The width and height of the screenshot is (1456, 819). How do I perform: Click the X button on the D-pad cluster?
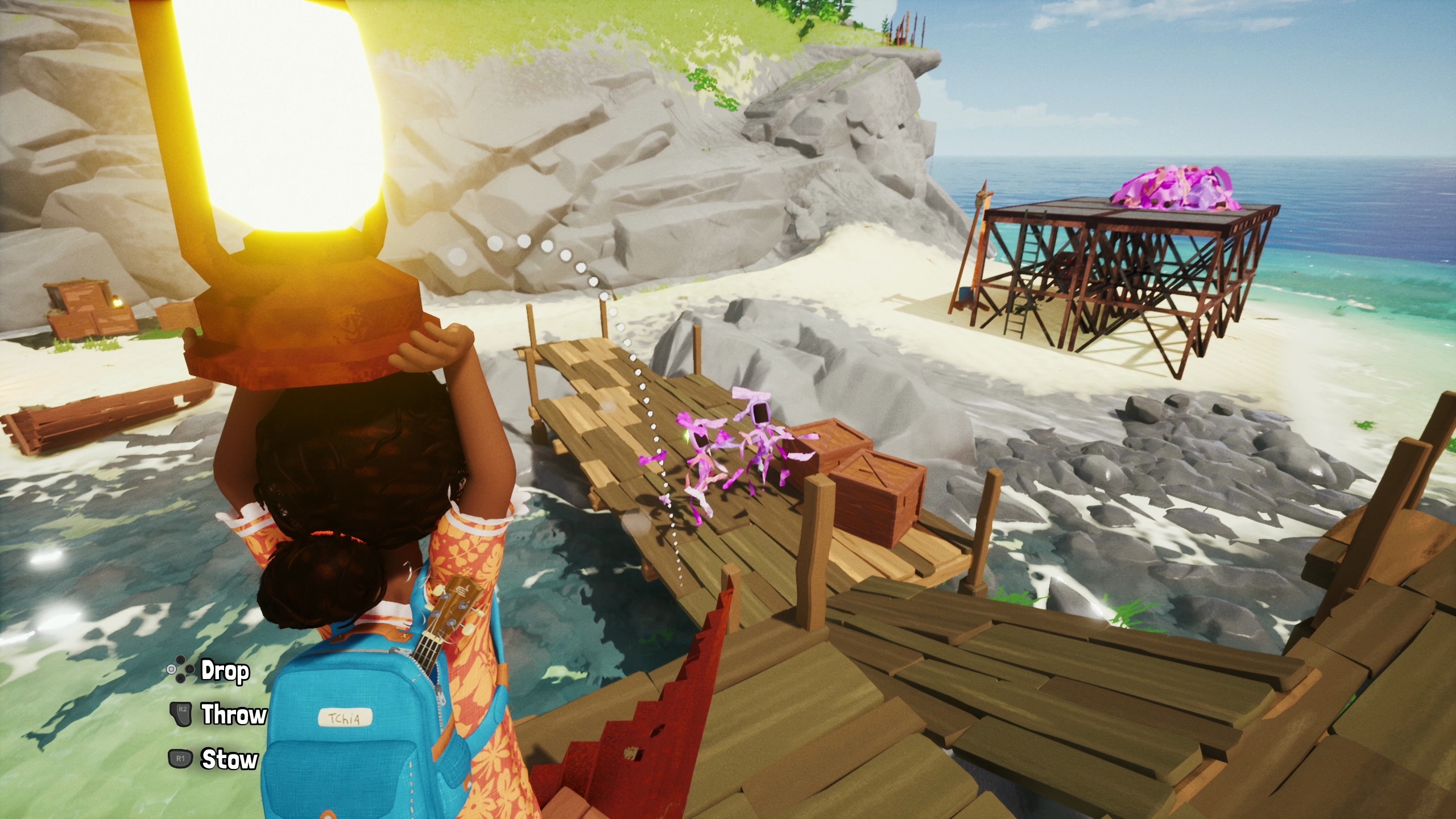pos(180,679)
